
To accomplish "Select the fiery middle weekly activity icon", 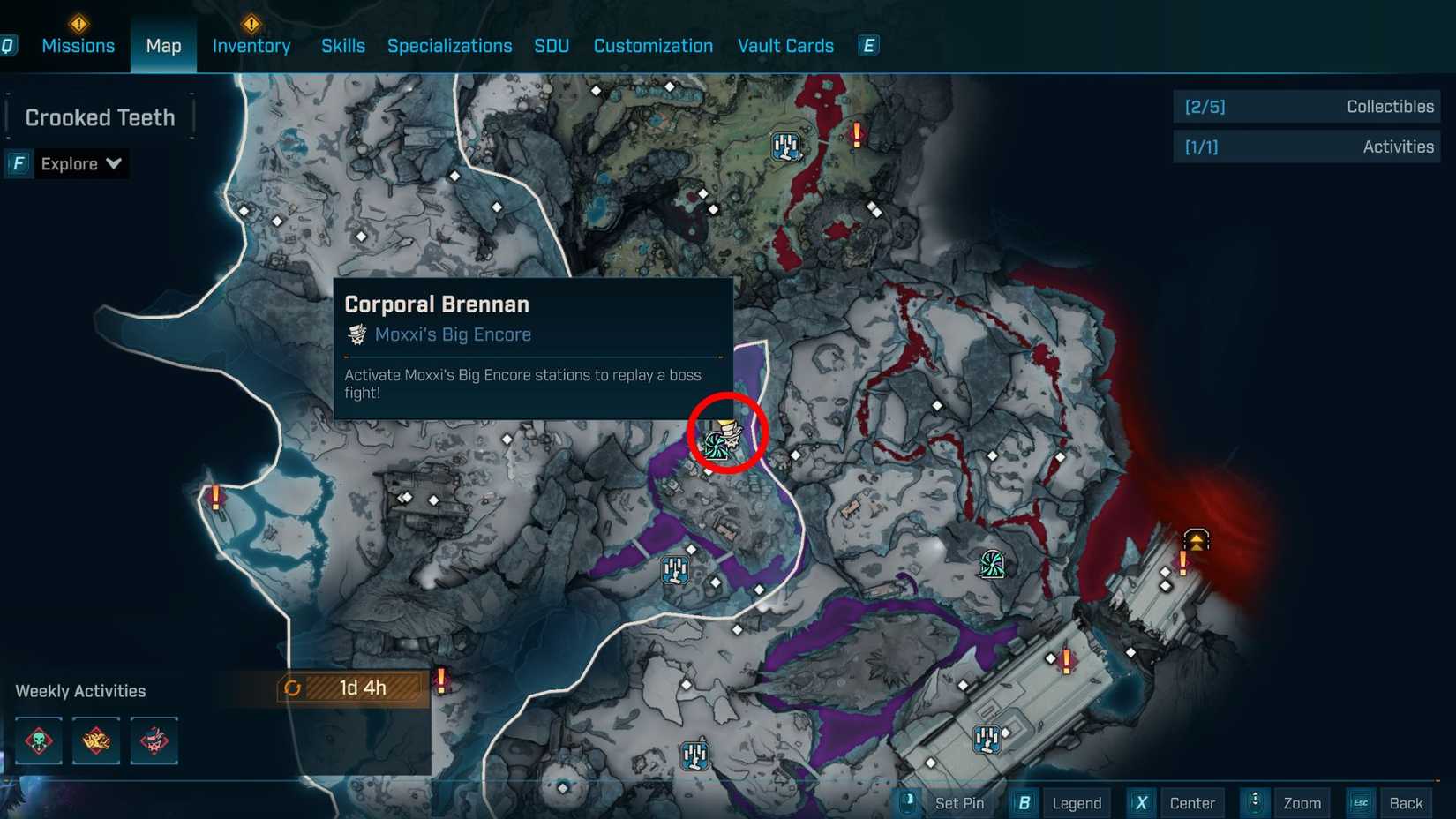I will point(95,741).
